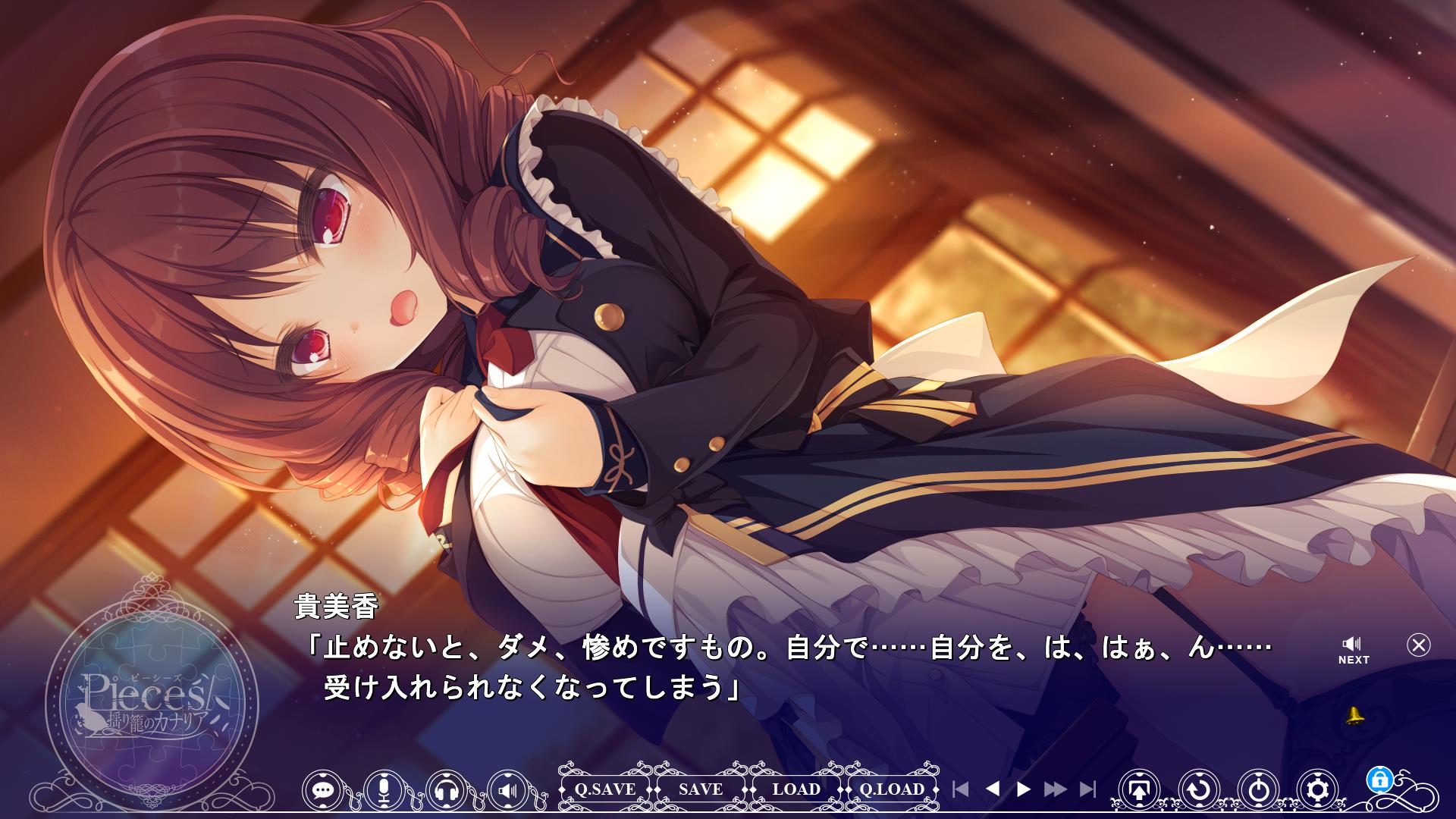1456x819 pixels.
Task: Quick save with the Q.SAVE button
Action: [x=605, y=789]
